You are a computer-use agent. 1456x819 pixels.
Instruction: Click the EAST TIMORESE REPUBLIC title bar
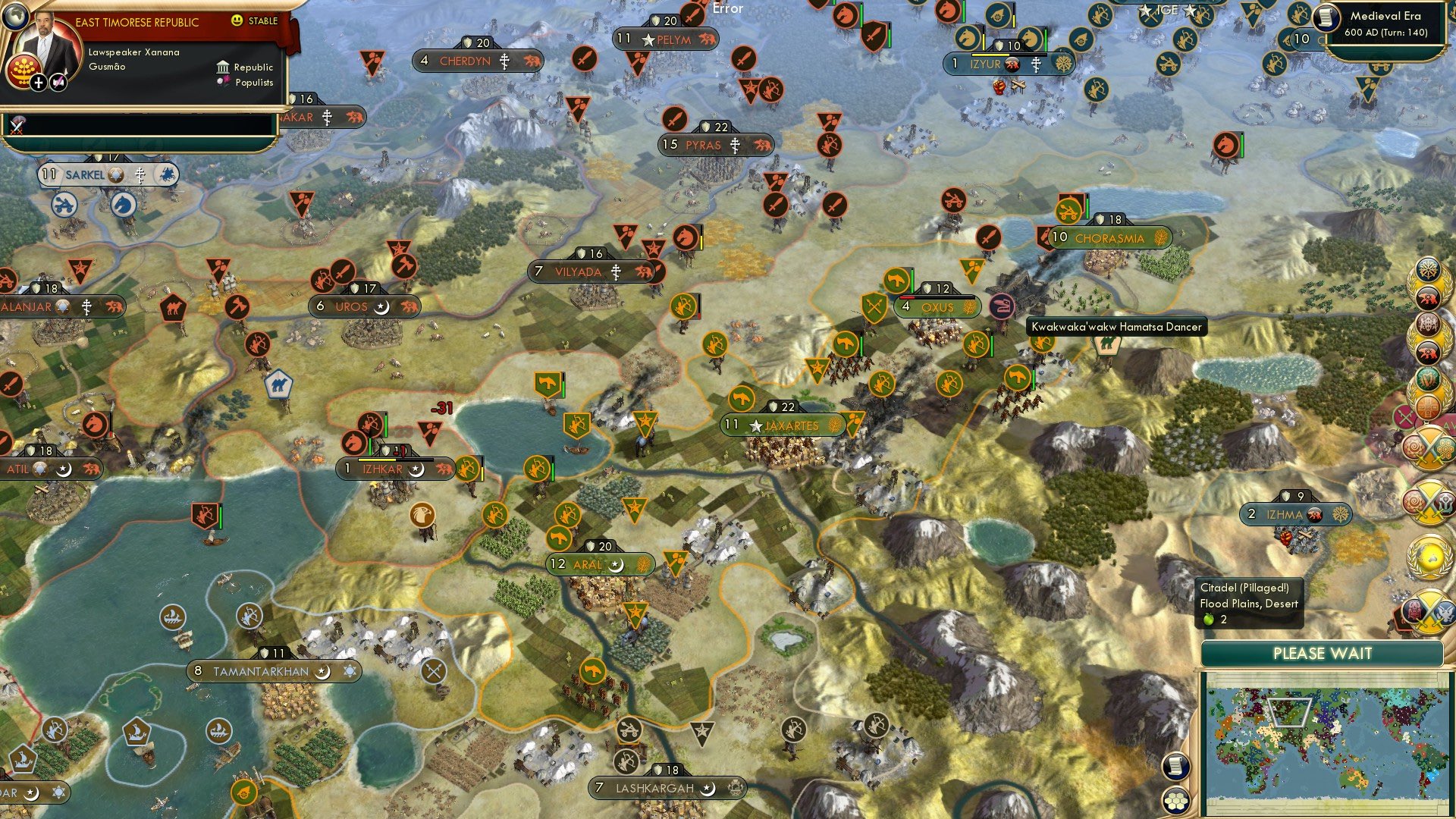(136, 21)
